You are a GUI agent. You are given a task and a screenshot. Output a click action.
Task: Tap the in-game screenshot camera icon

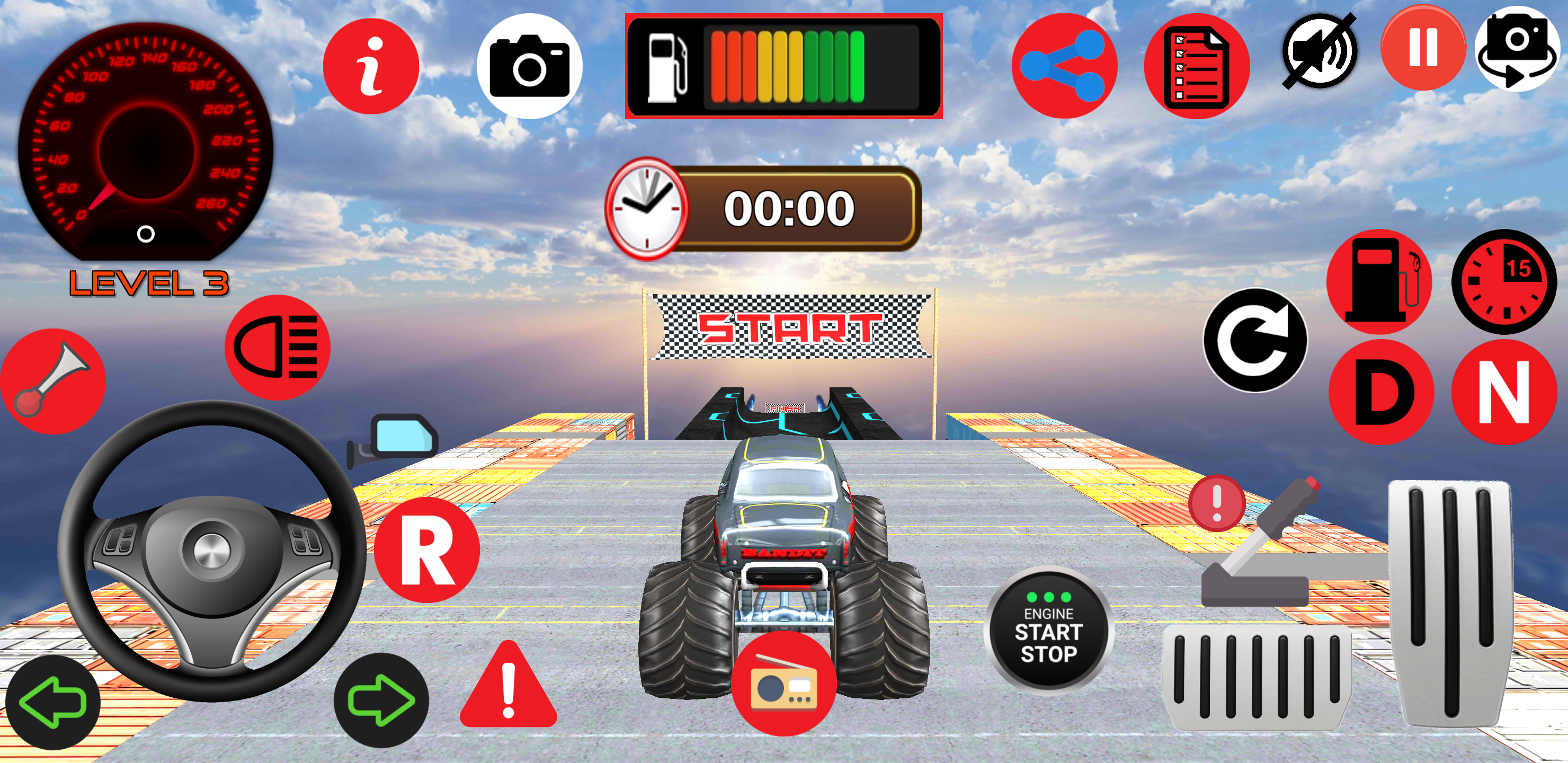[530, 64]
